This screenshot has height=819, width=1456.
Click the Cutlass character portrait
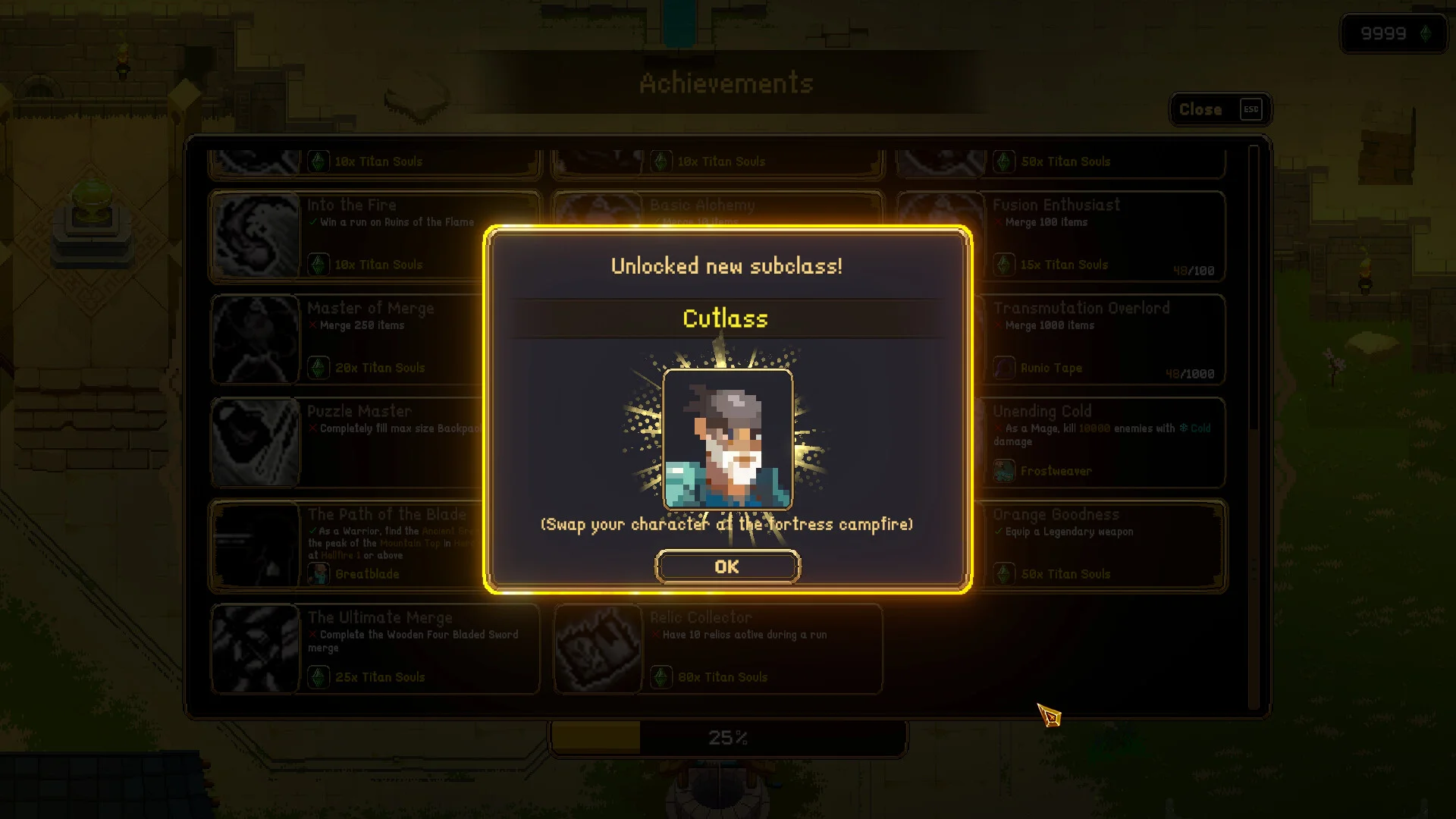727,439
